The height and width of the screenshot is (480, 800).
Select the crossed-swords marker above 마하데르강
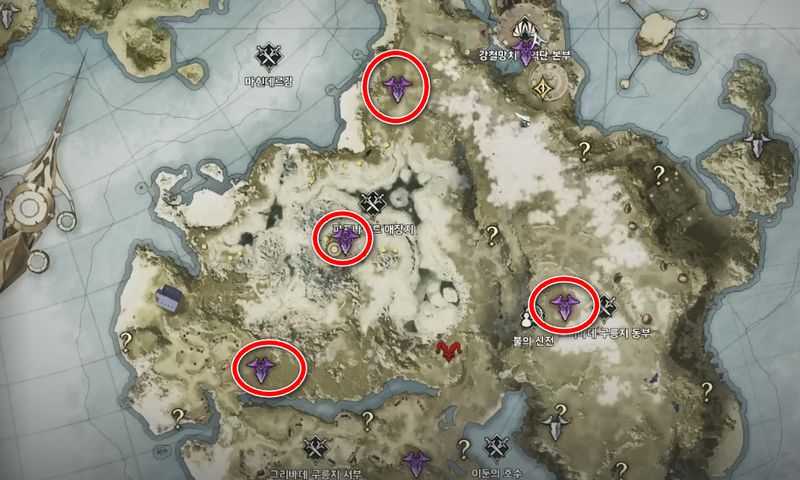pos(268,54)
